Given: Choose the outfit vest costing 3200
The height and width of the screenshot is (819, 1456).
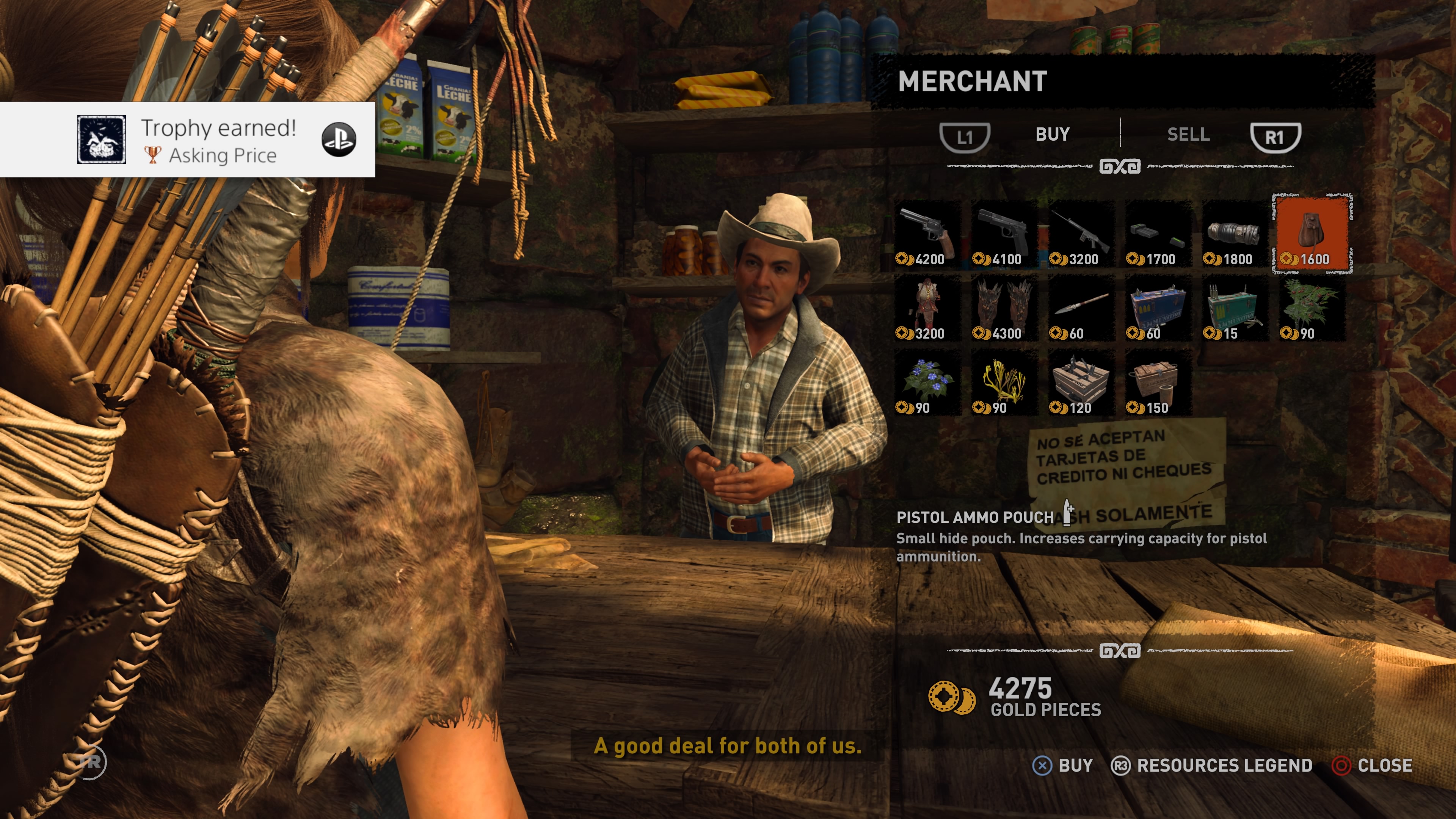Looking at the screenshot, I should pos(927,309).
